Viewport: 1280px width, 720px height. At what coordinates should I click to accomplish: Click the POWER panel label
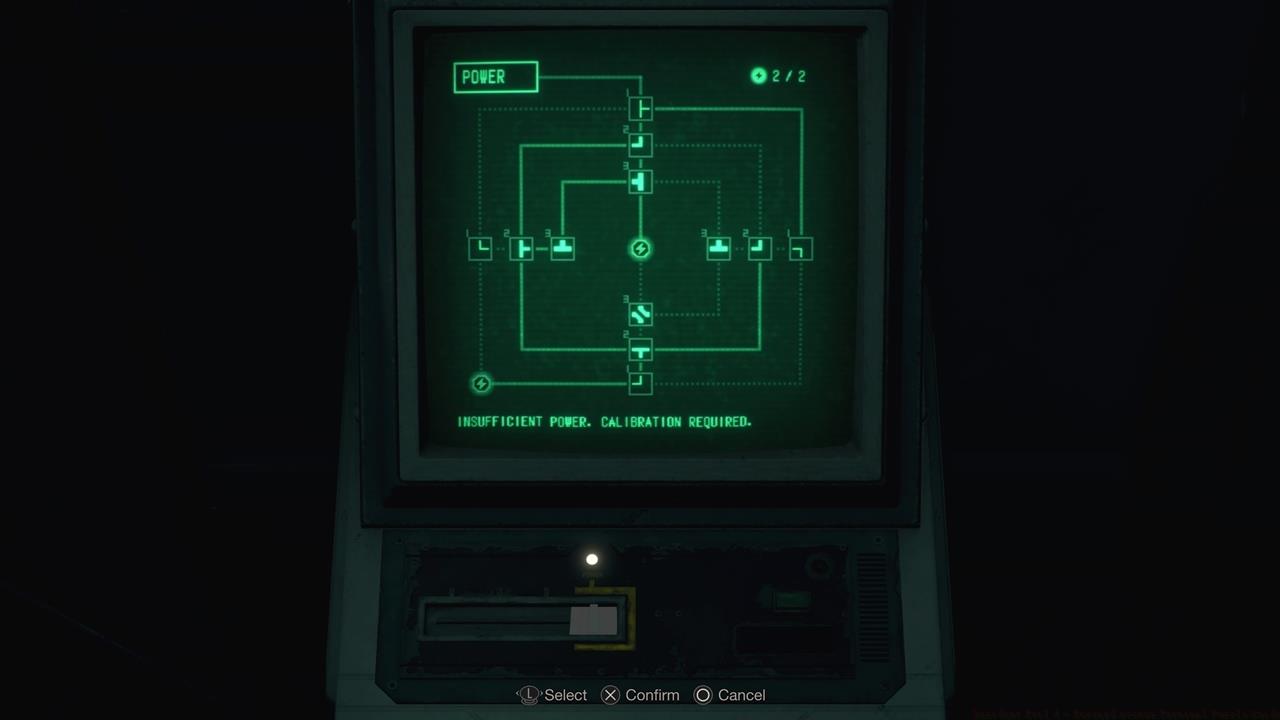coord(494,77)
